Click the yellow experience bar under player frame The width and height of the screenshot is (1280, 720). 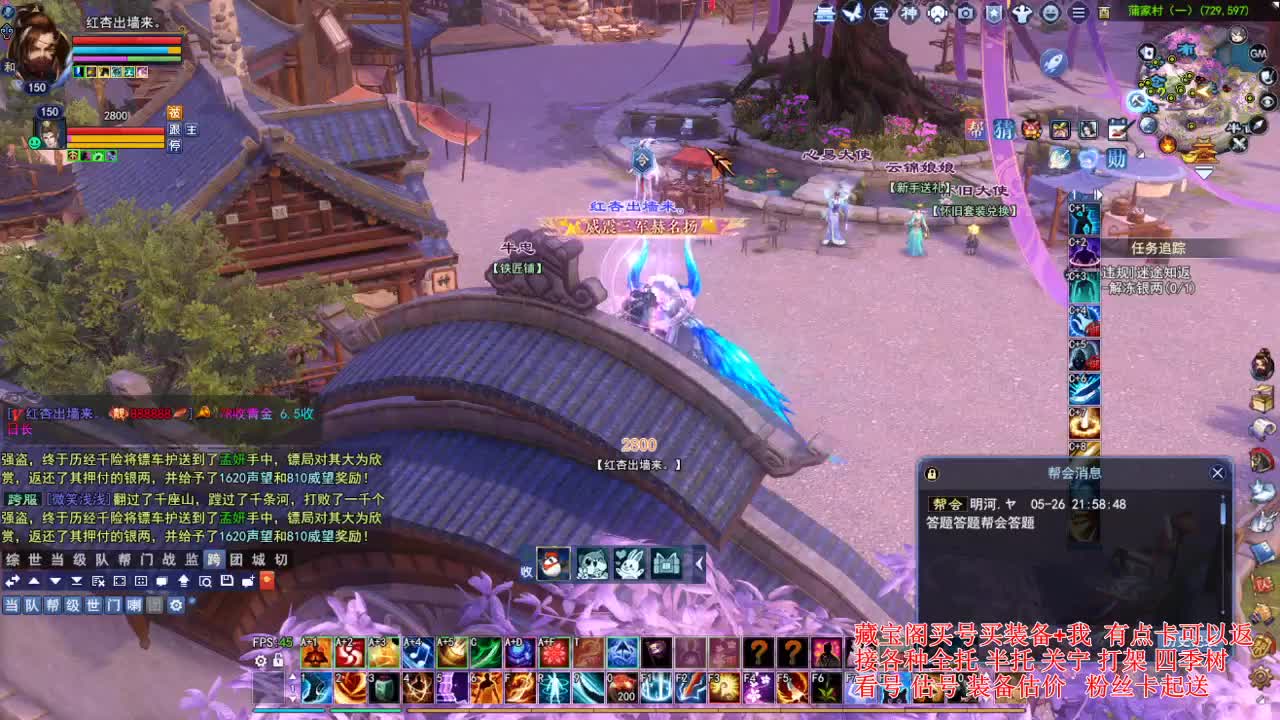[115, 139]
